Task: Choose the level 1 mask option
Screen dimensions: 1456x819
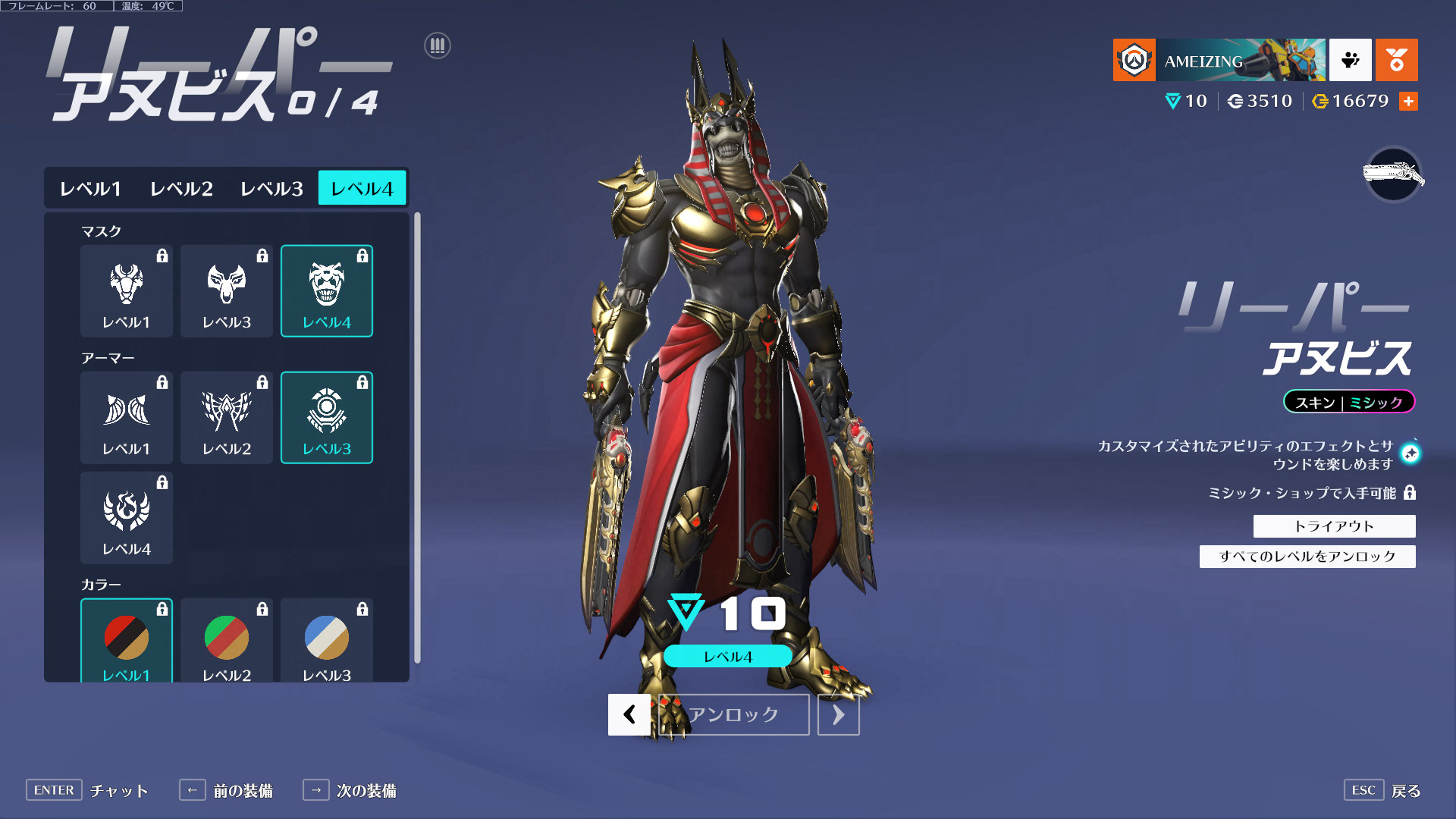Action: (127, 291)
